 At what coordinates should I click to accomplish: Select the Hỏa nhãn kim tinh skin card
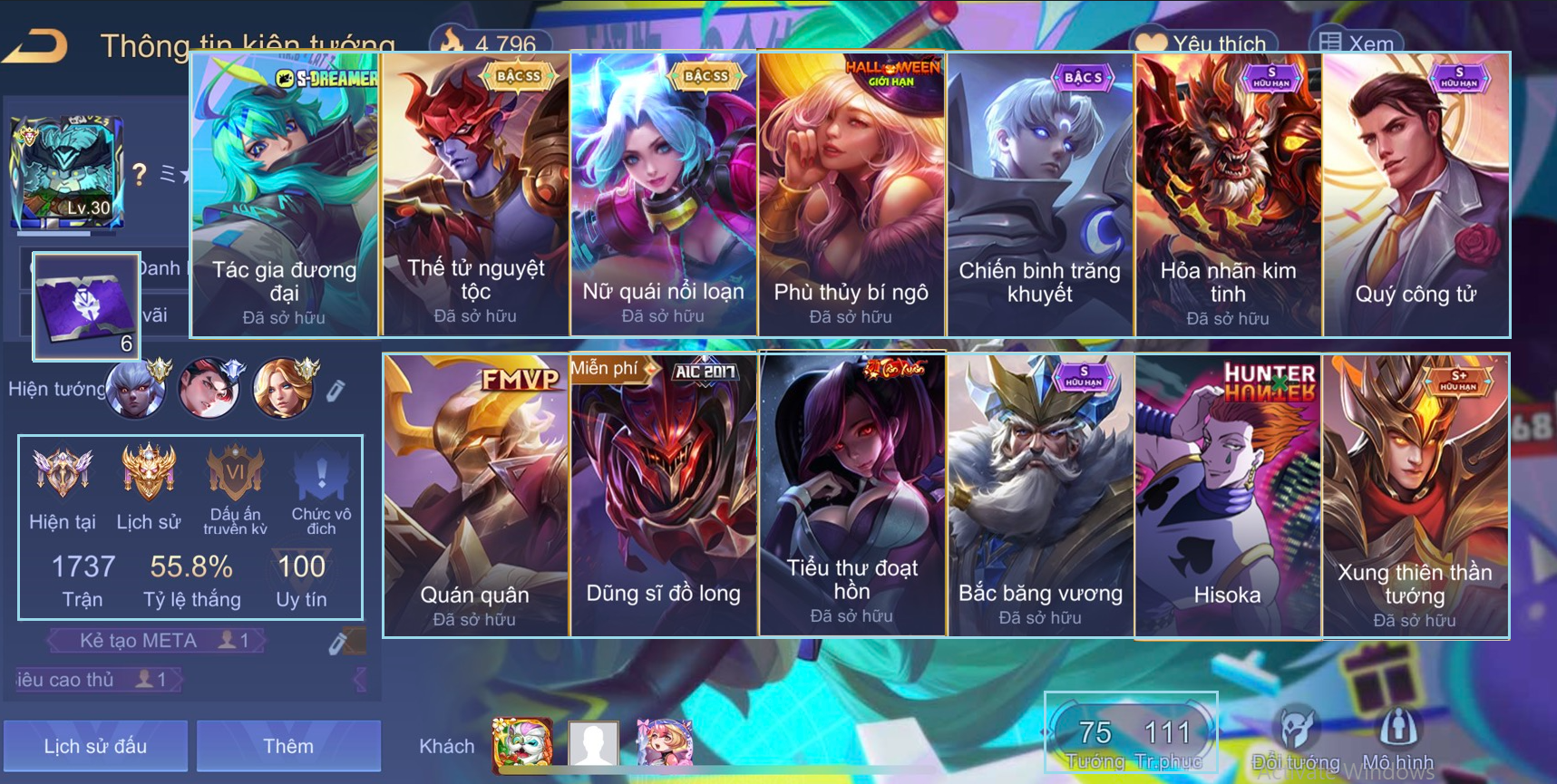click(1228, 195)
